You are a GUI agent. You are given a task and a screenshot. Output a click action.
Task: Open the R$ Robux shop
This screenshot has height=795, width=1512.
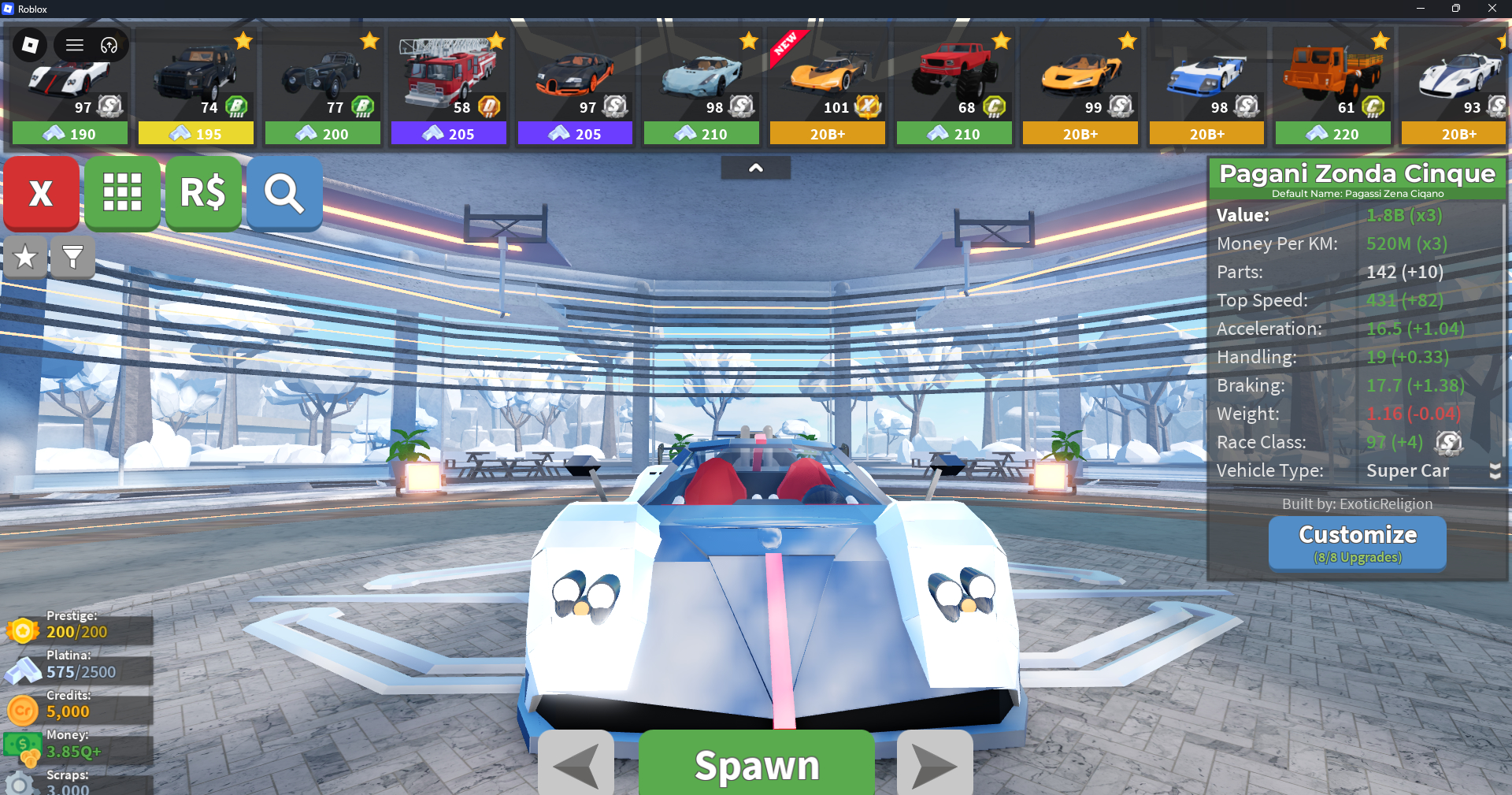click(203, 193)
